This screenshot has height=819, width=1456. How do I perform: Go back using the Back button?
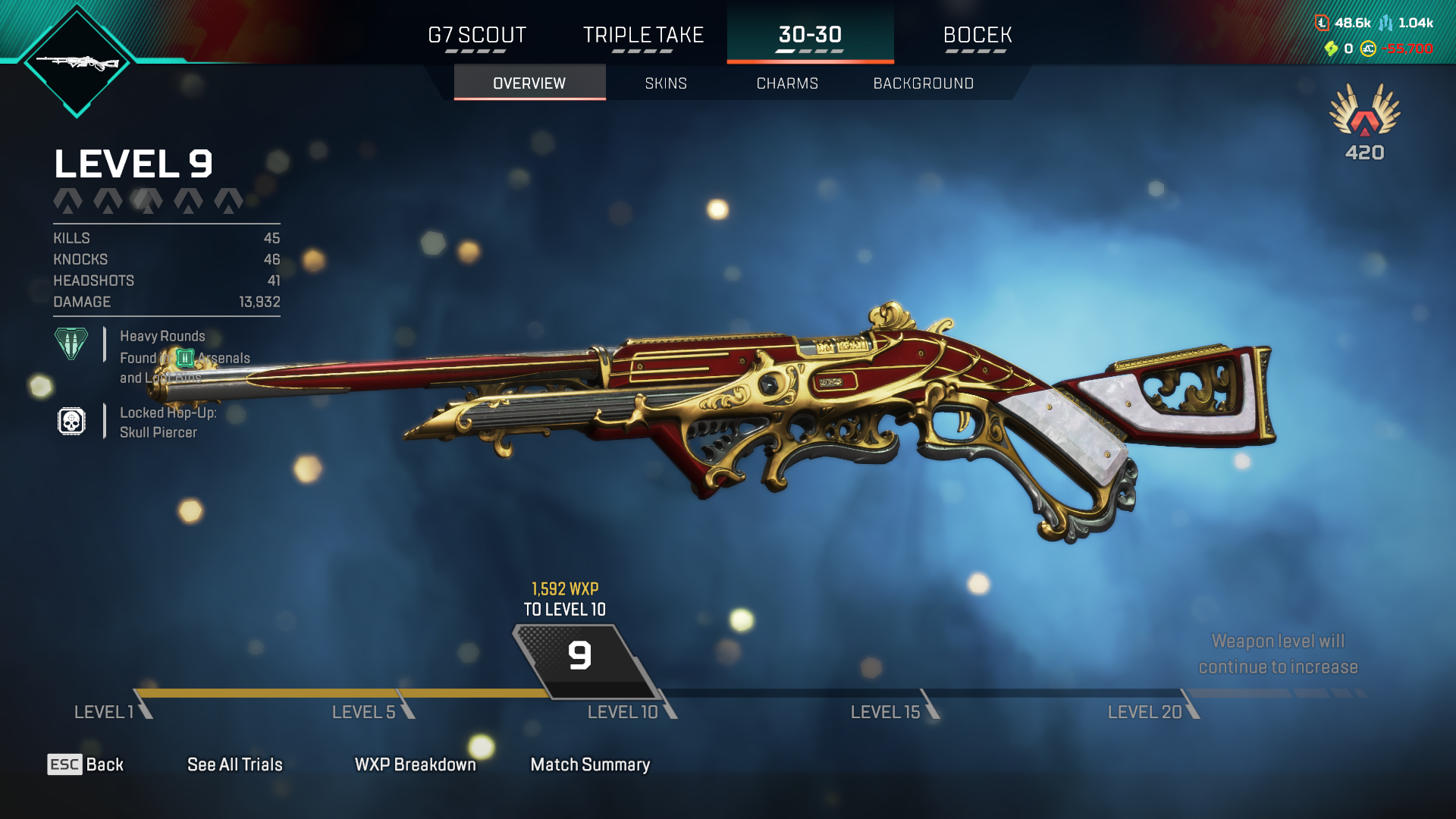[86, 764]
